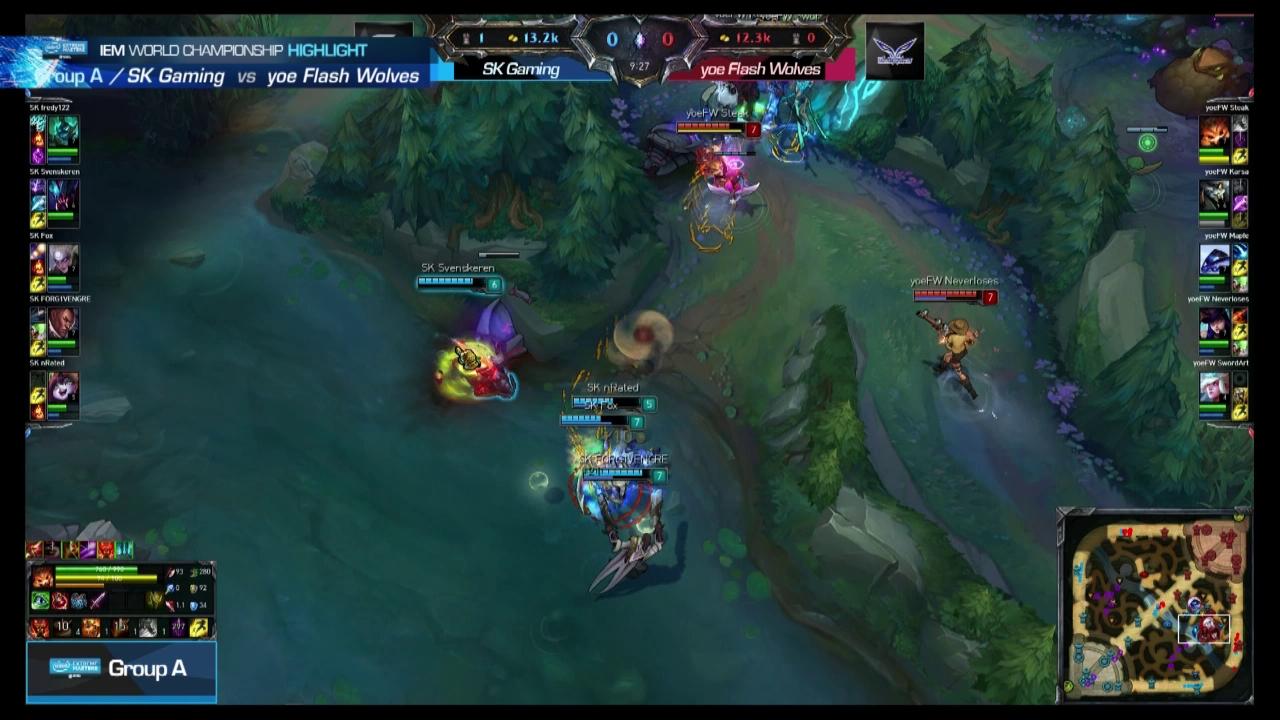This screenshot has height=720, width=1280.
Task: Click the champion's green health bar
Action: [x=95, y=569]
